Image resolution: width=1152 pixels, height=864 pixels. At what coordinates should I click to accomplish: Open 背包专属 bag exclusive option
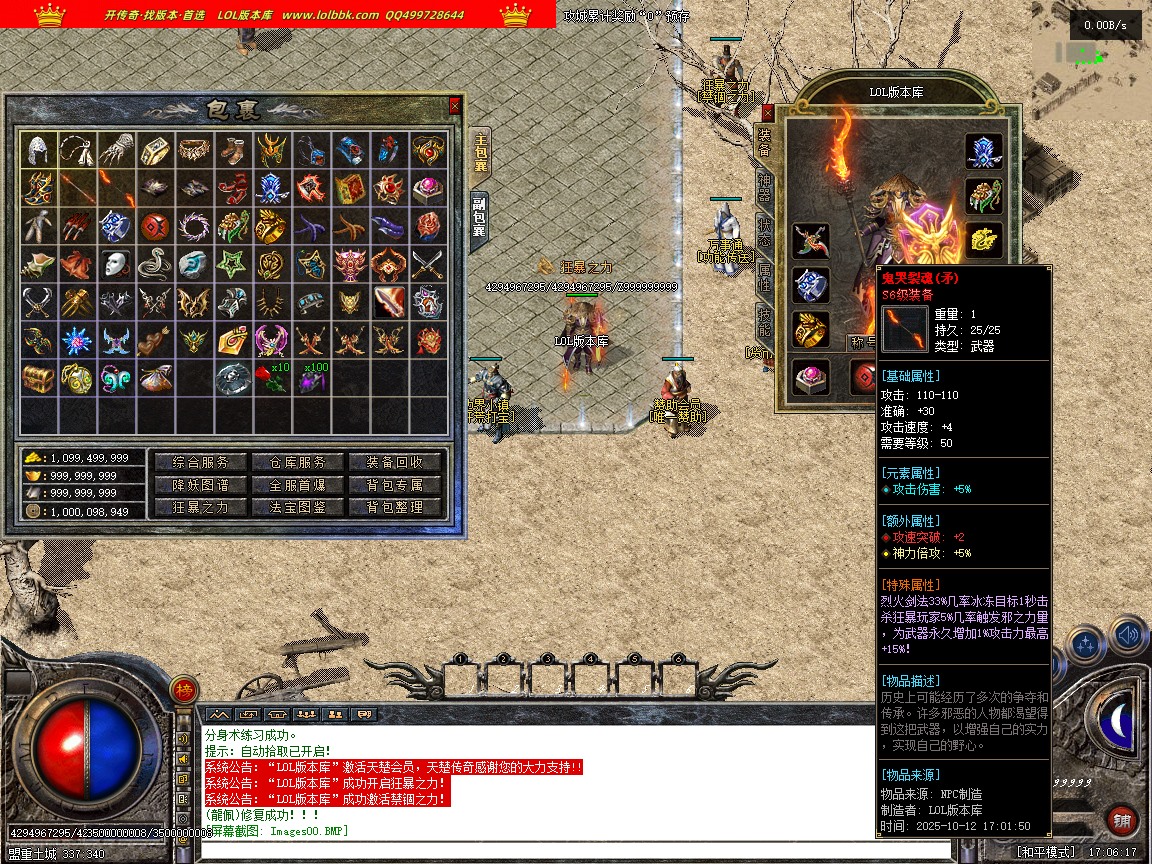(x=395, y=485)
